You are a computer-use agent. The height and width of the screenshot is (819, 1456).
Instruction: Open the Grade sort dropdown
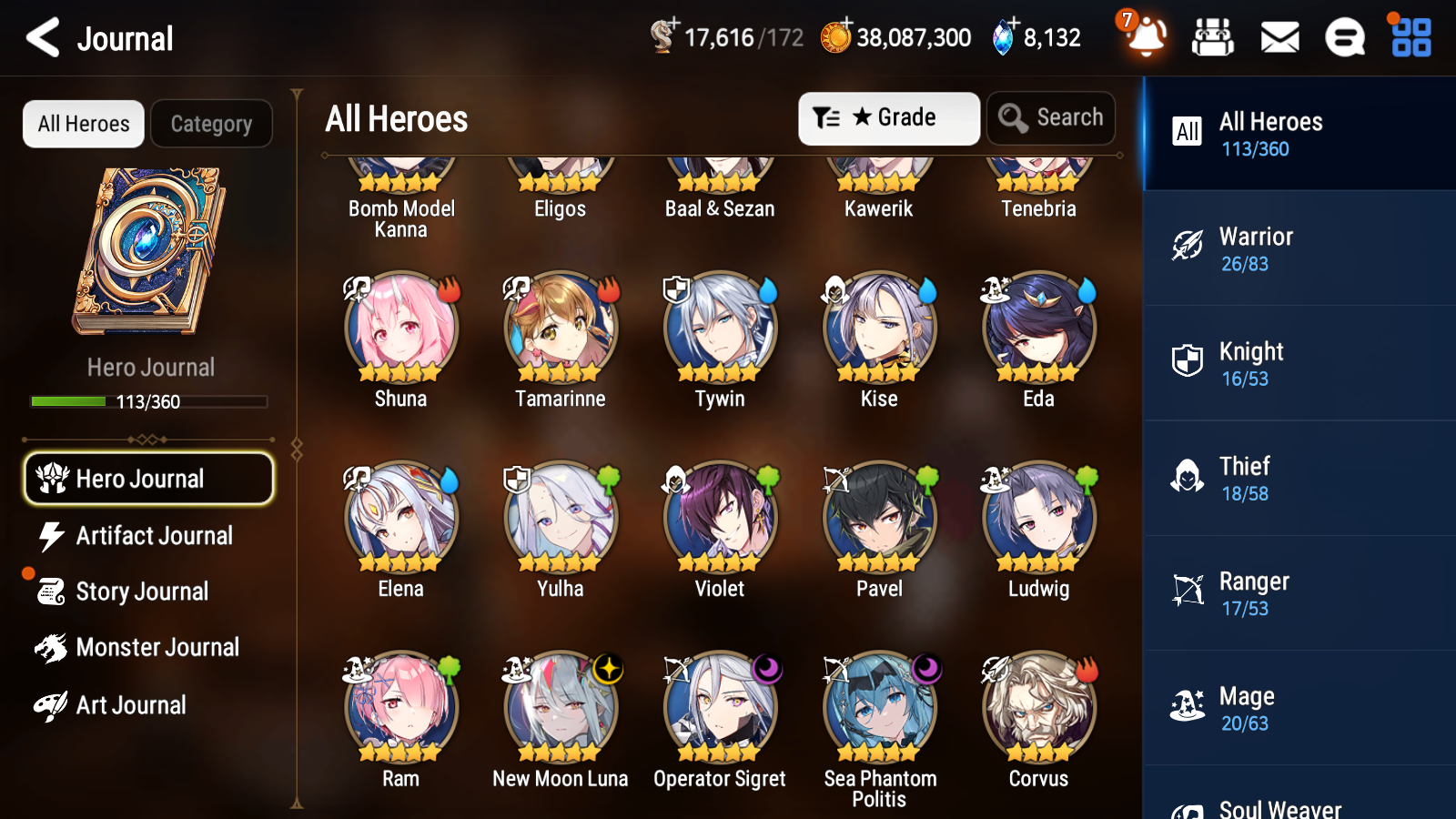(x=888, y=117)
